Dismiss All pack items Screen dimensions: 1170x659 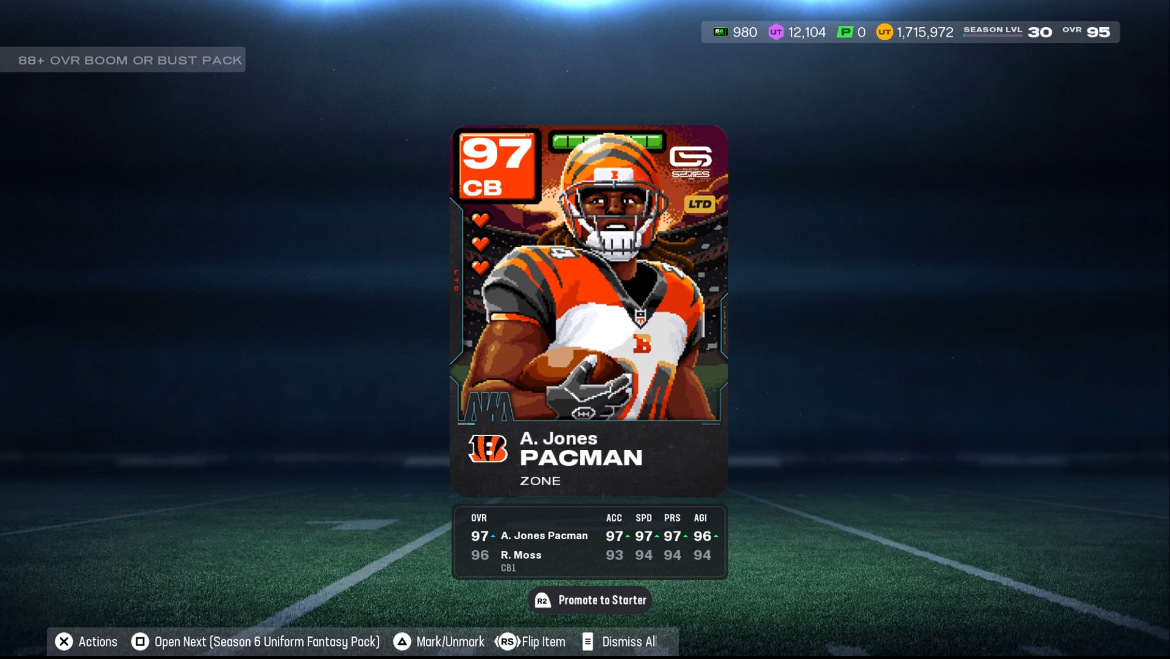[x=618, y=642]
